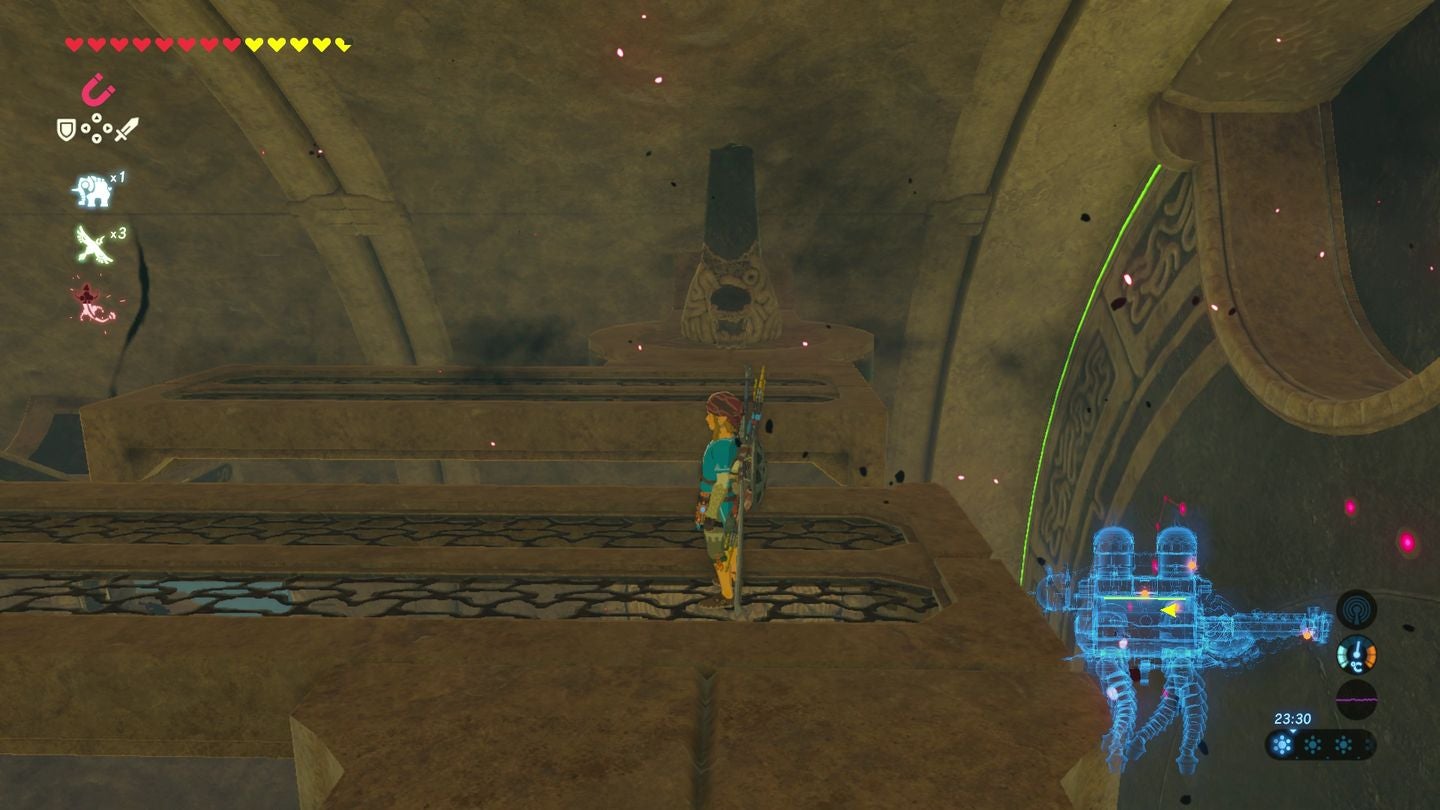Click the shield icon near the D-pad

tap(66, 127)
